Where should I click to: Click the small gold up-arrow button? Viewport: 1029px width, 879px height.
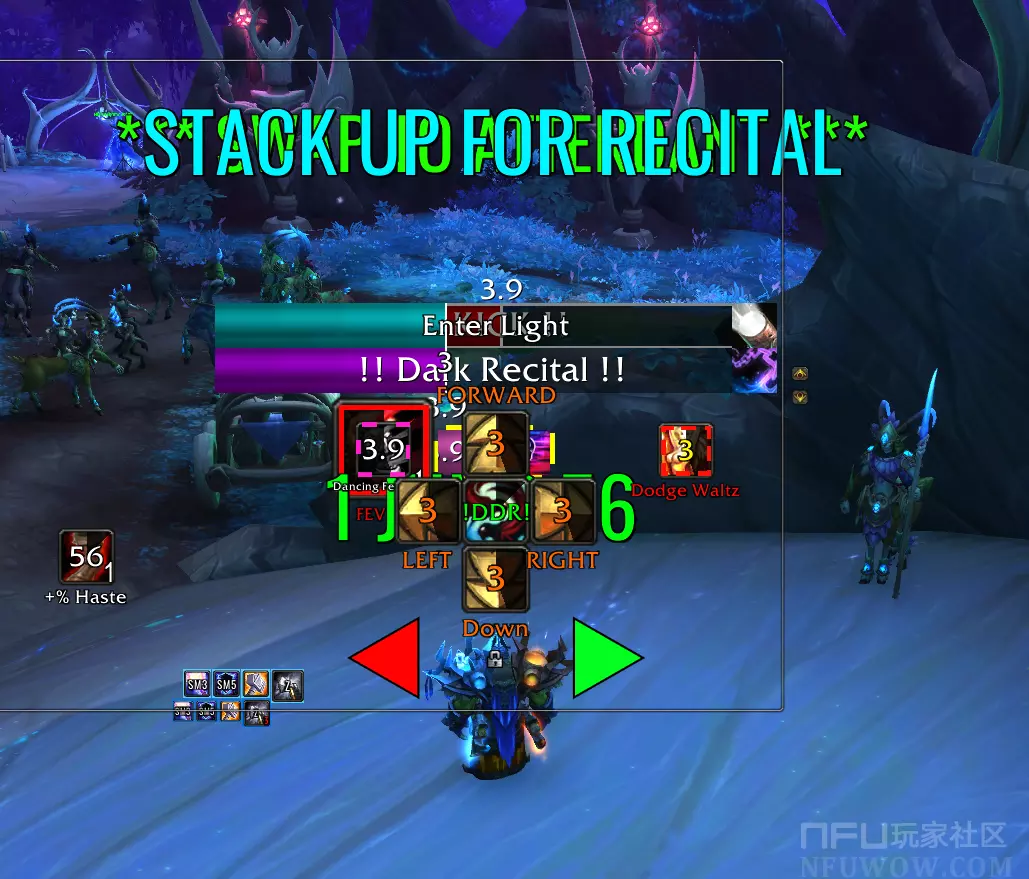[x=800, y=375]
